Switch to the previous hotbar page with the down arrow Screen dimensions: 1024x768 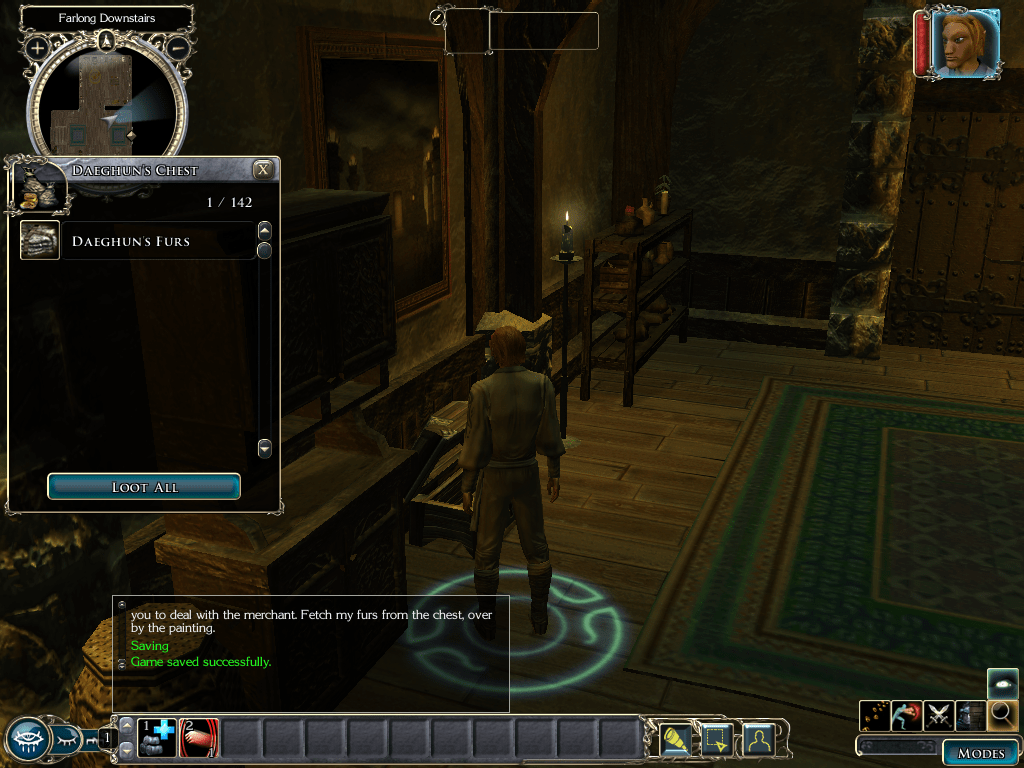pyautogui.click(x=126, y=750)
